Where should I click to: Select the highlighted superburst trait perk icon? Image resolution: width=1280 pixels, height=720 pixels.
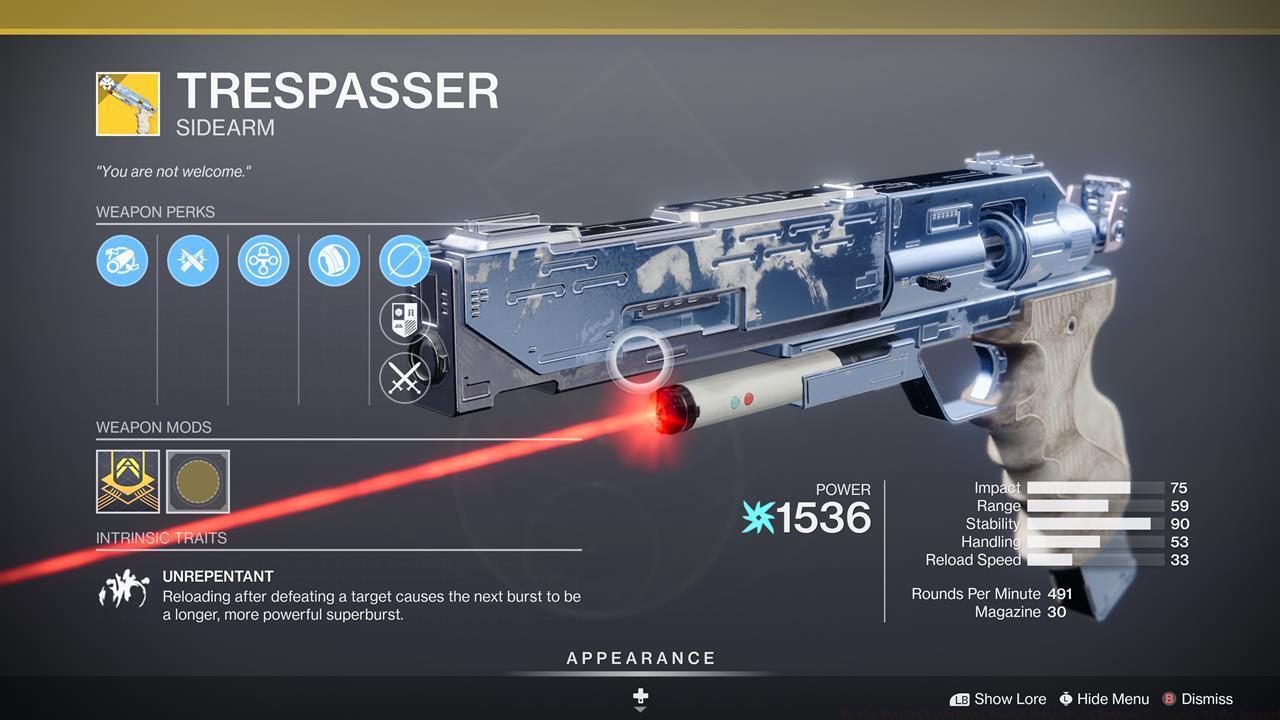(406, 261)
